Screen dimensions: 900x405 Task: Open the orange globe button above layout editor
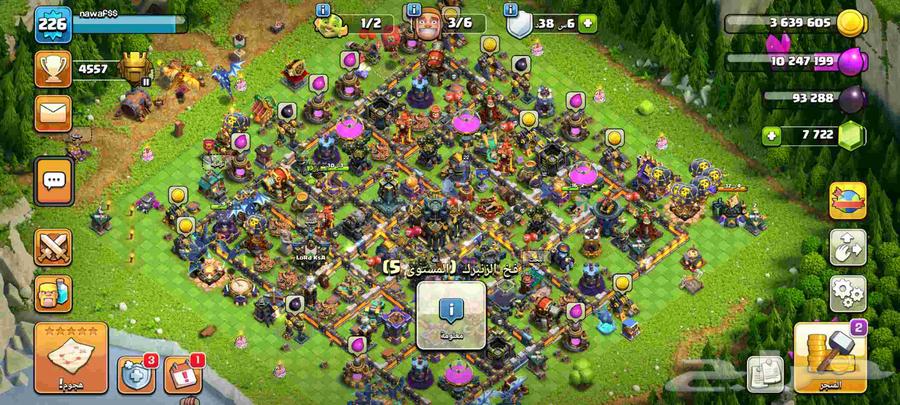point(847,199)
